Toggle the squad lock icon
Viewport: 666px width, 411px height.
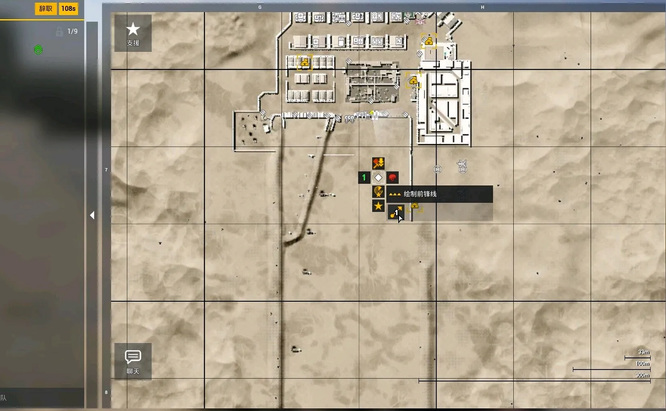pos(59,32)
